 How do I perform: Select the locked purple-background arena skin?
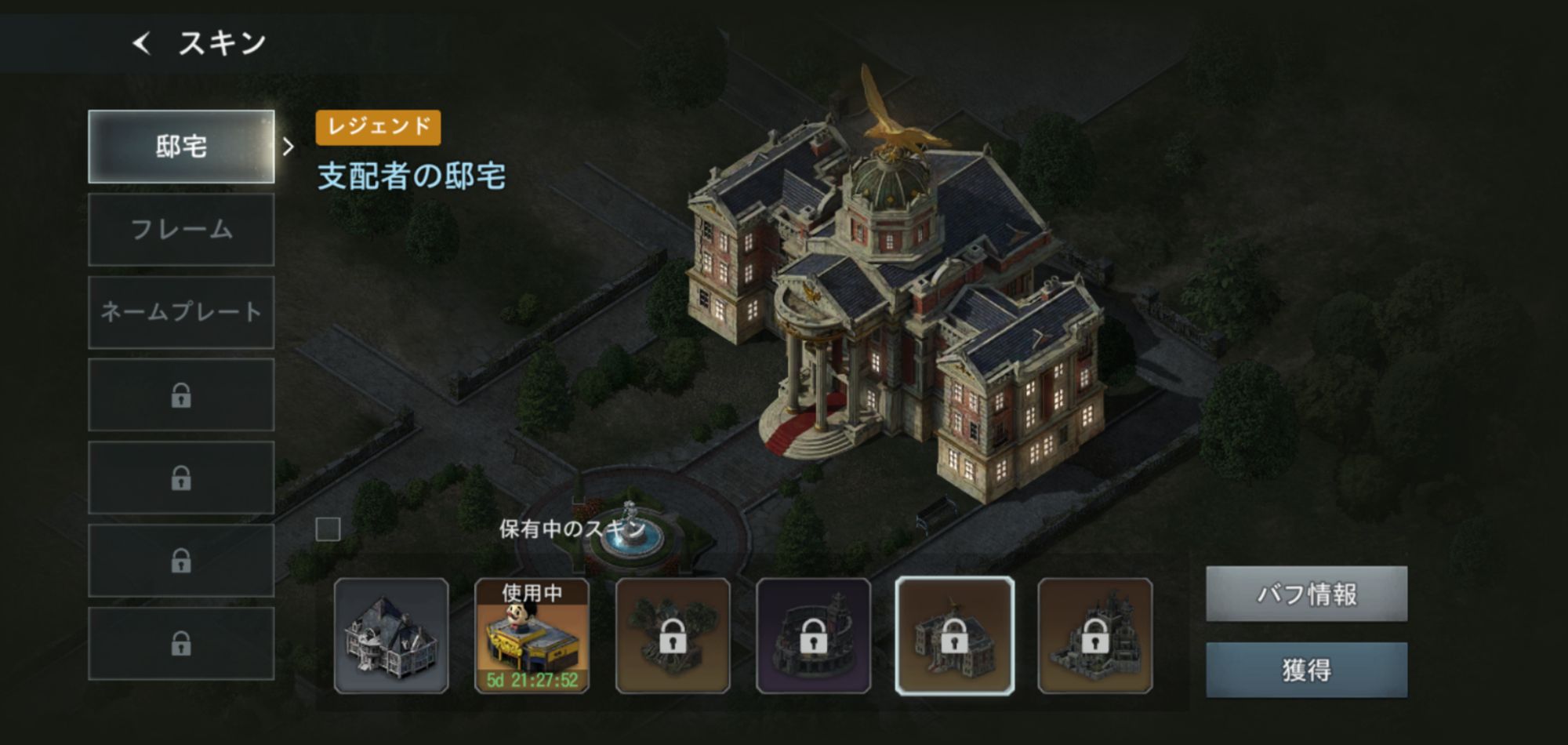click(x=813, y=636)
